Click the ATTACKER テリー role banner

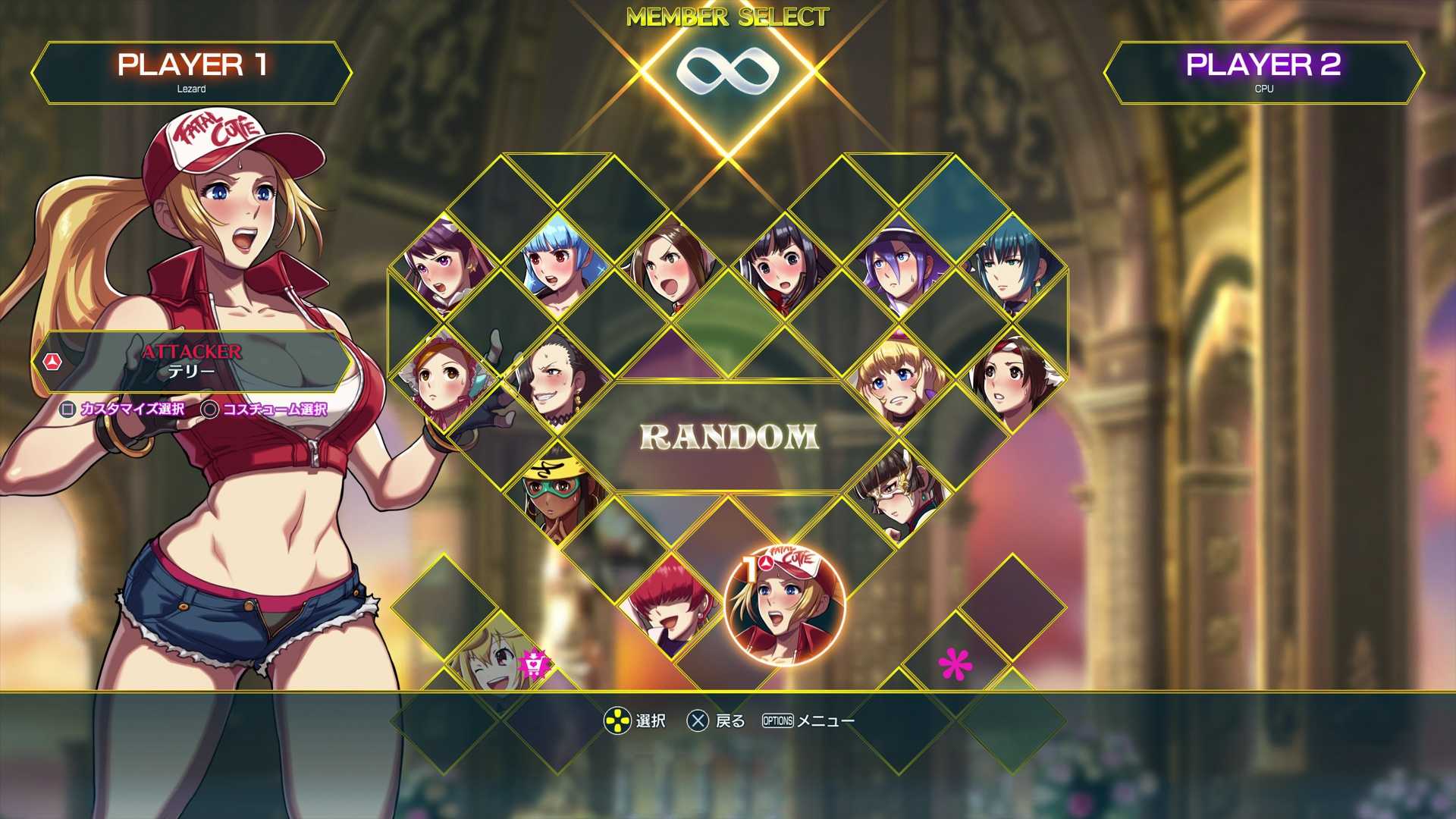pyautogui.click(x=192, y=362)
